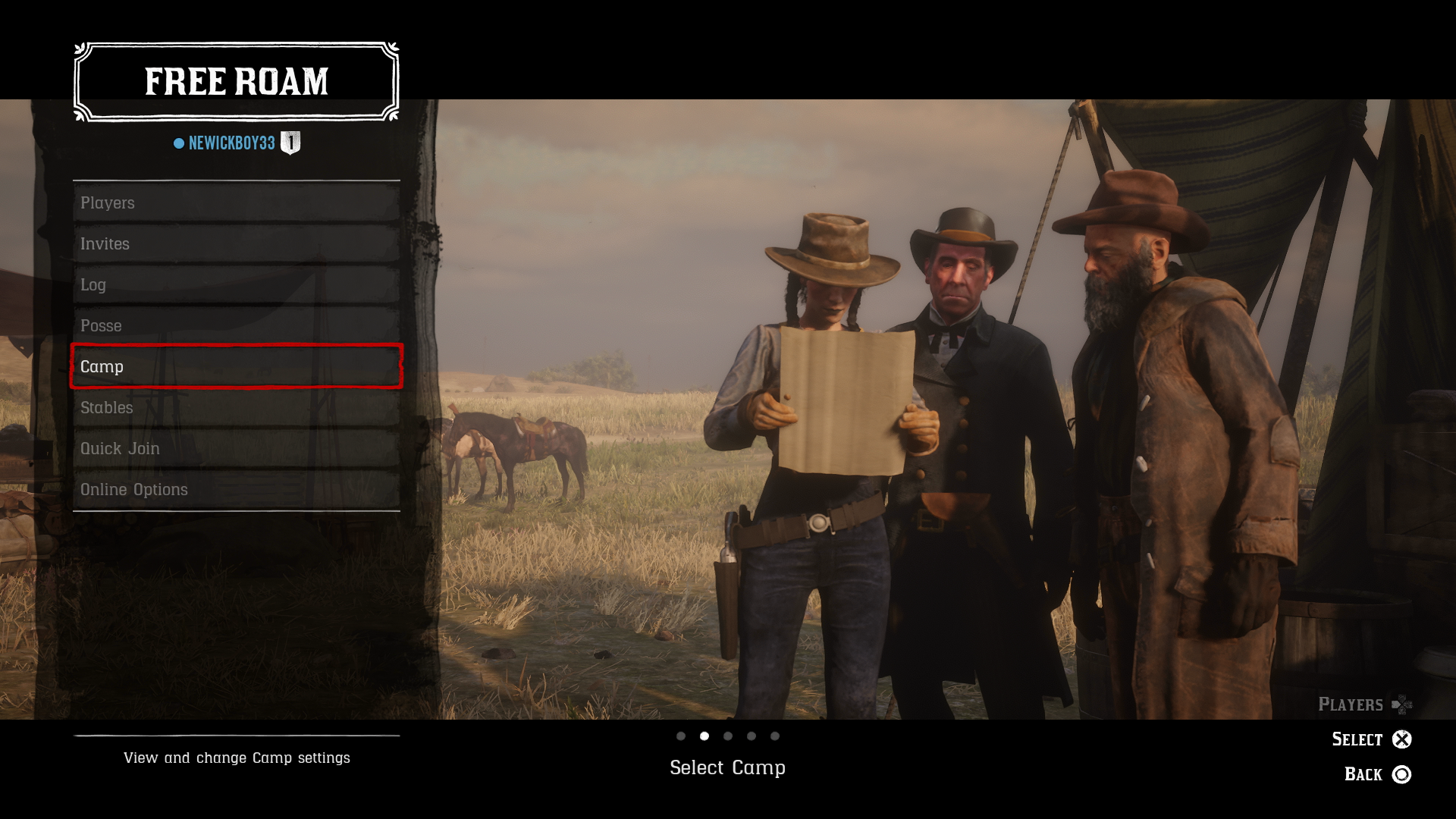
Task: Open Online Options
Action: [235, 489]
